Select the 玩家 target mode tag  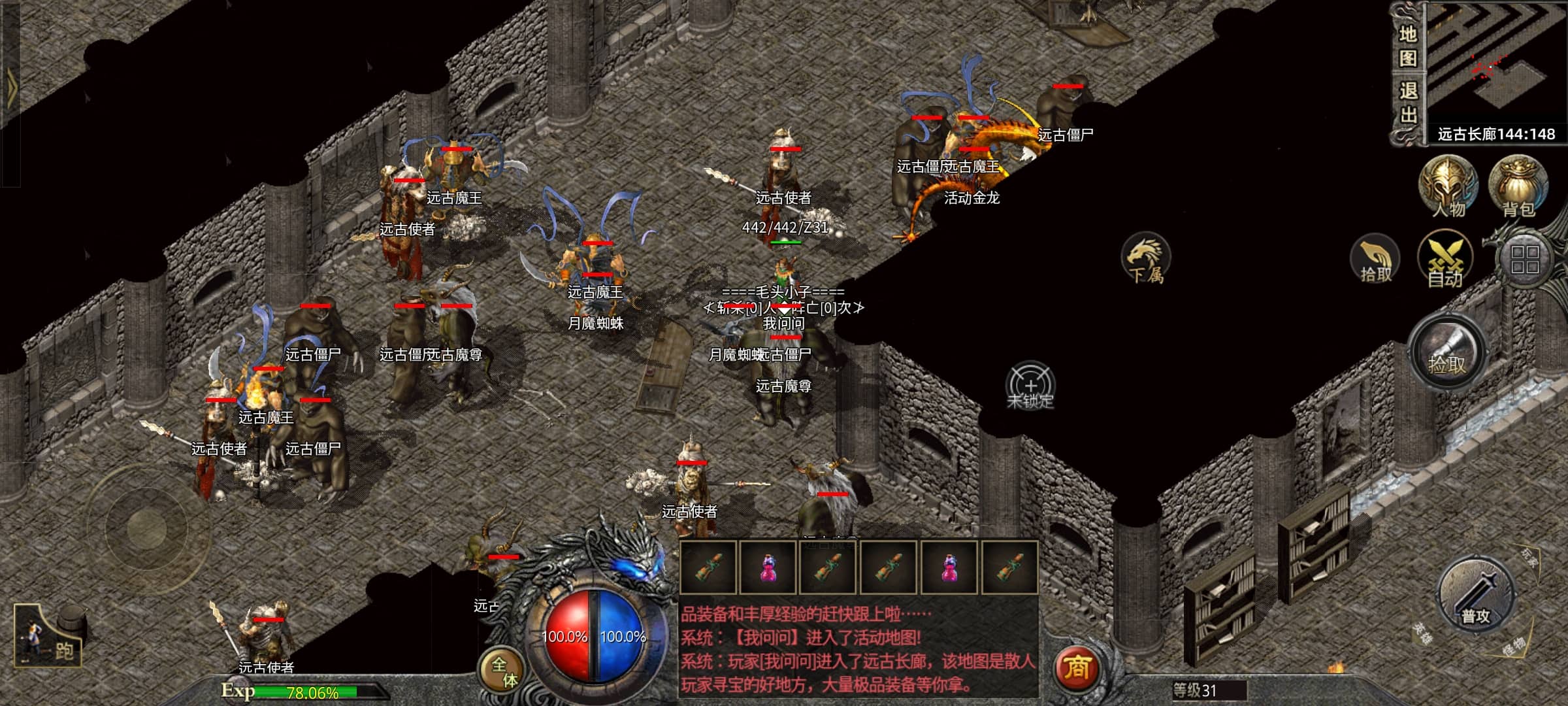pos(1529,557)
